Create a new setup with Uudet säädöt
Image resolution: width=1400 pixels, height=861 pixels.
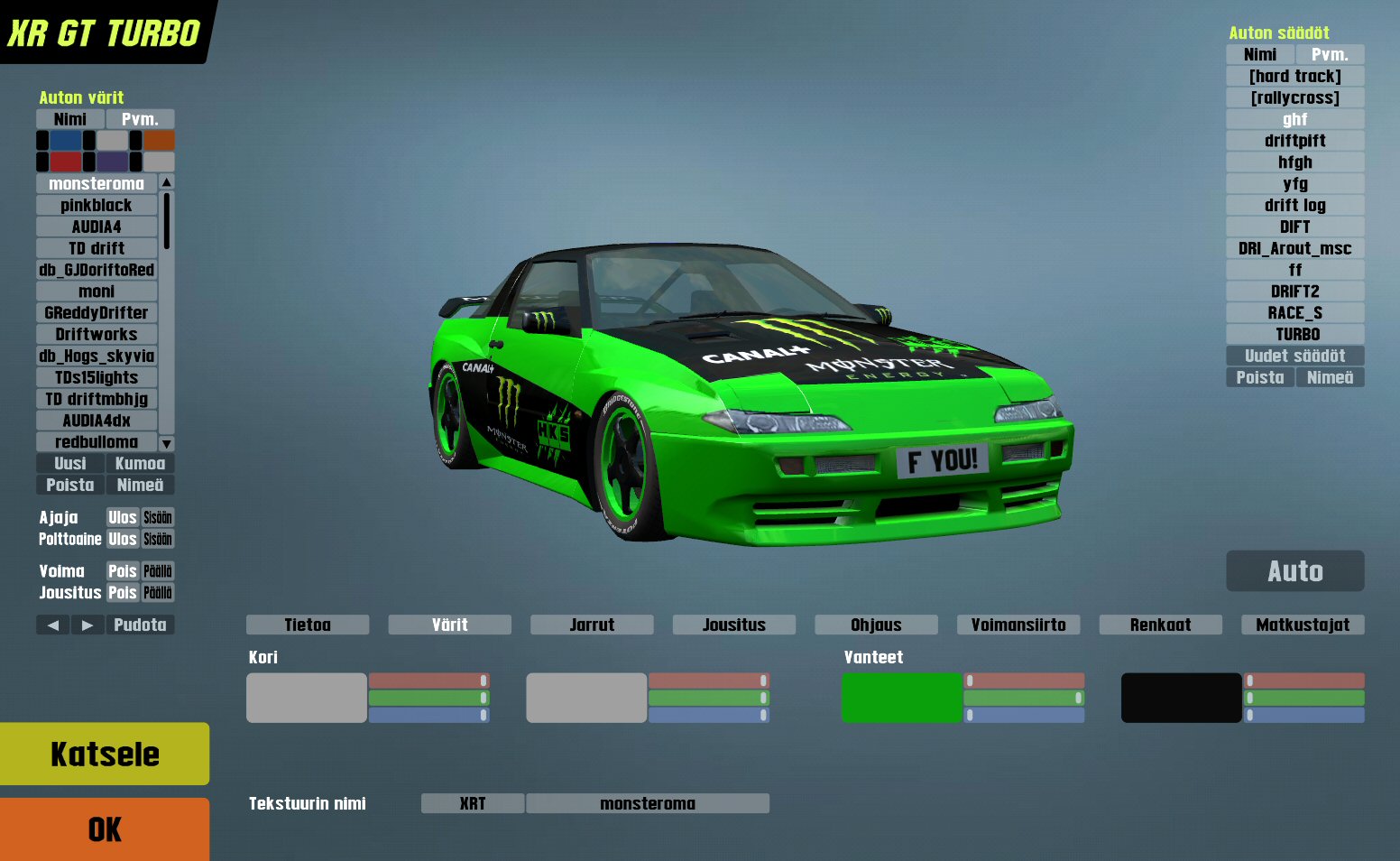[x=1294, y=356]
